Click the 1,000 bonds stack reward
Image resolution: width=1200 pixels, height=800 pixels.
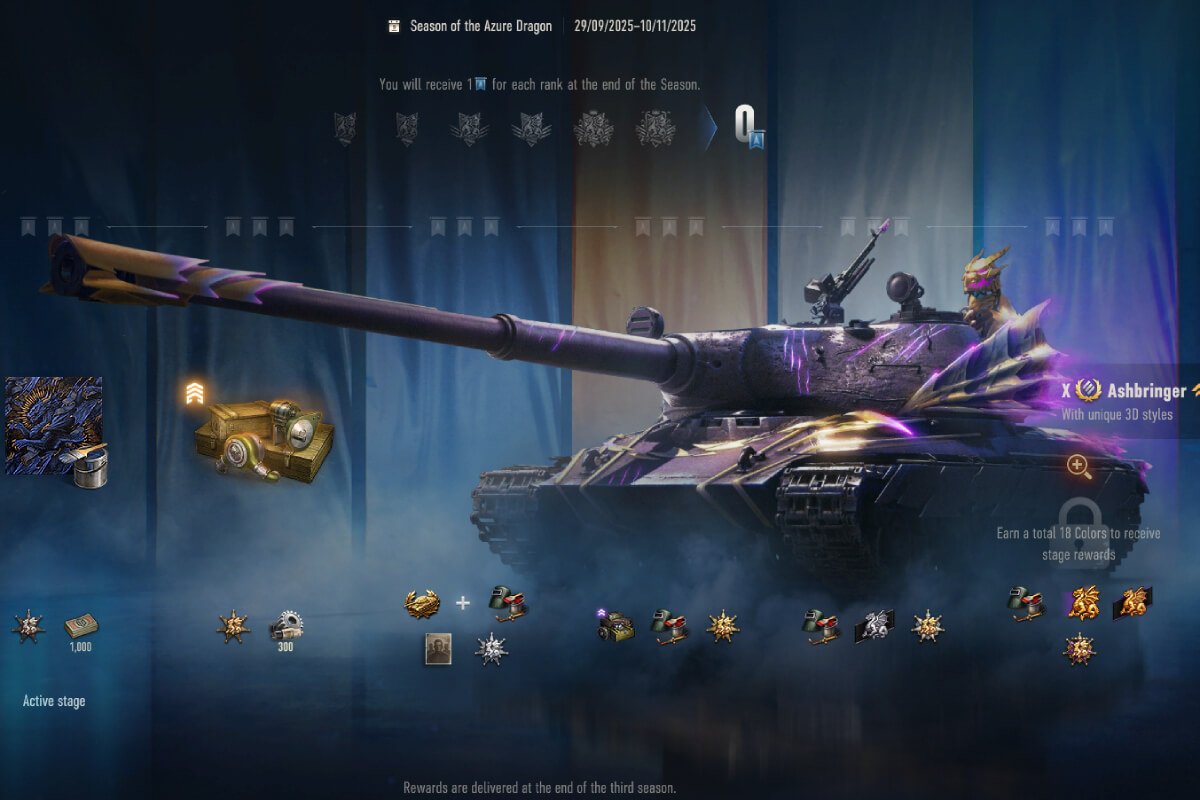tap(80, 627)
